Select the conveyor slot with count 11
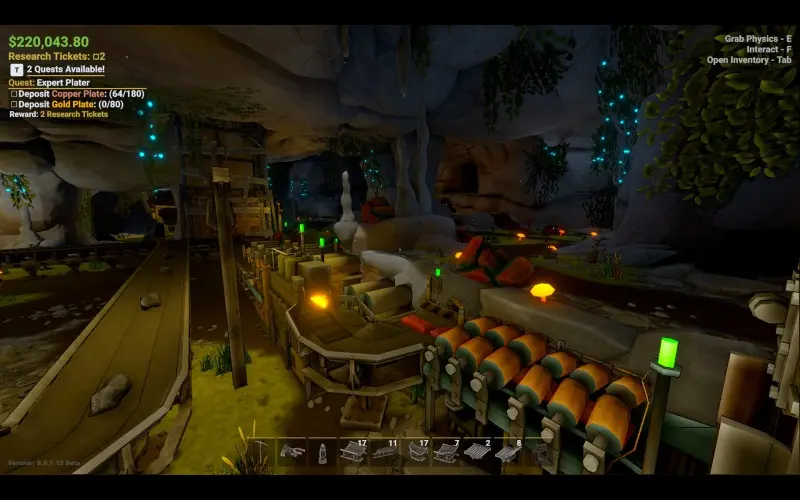This screenshot has height=500, width=800. pos(385,451)
